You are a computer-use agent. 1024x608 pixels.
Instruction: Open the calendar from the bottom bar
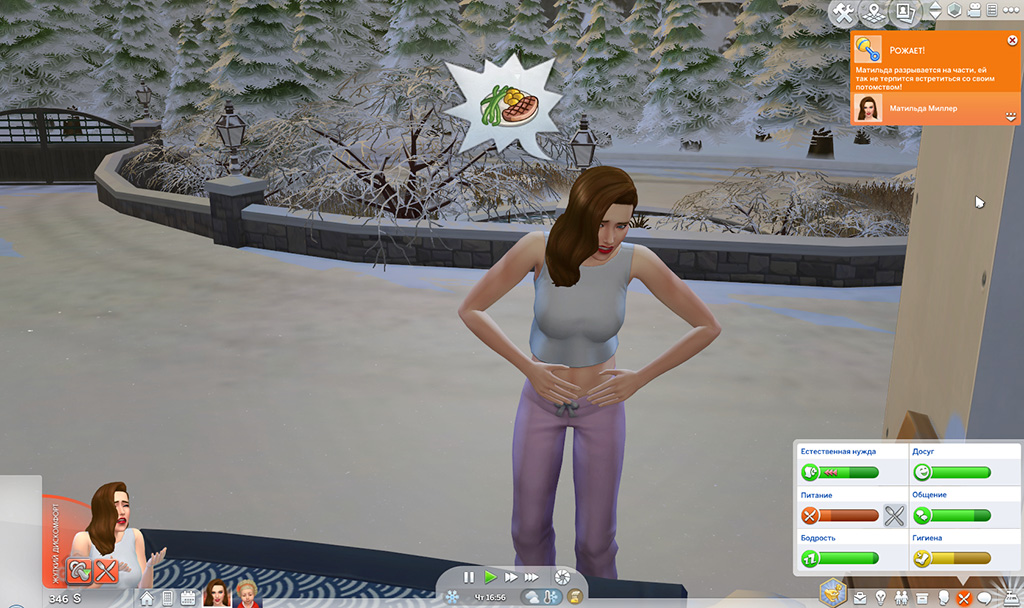pos(187,598)
